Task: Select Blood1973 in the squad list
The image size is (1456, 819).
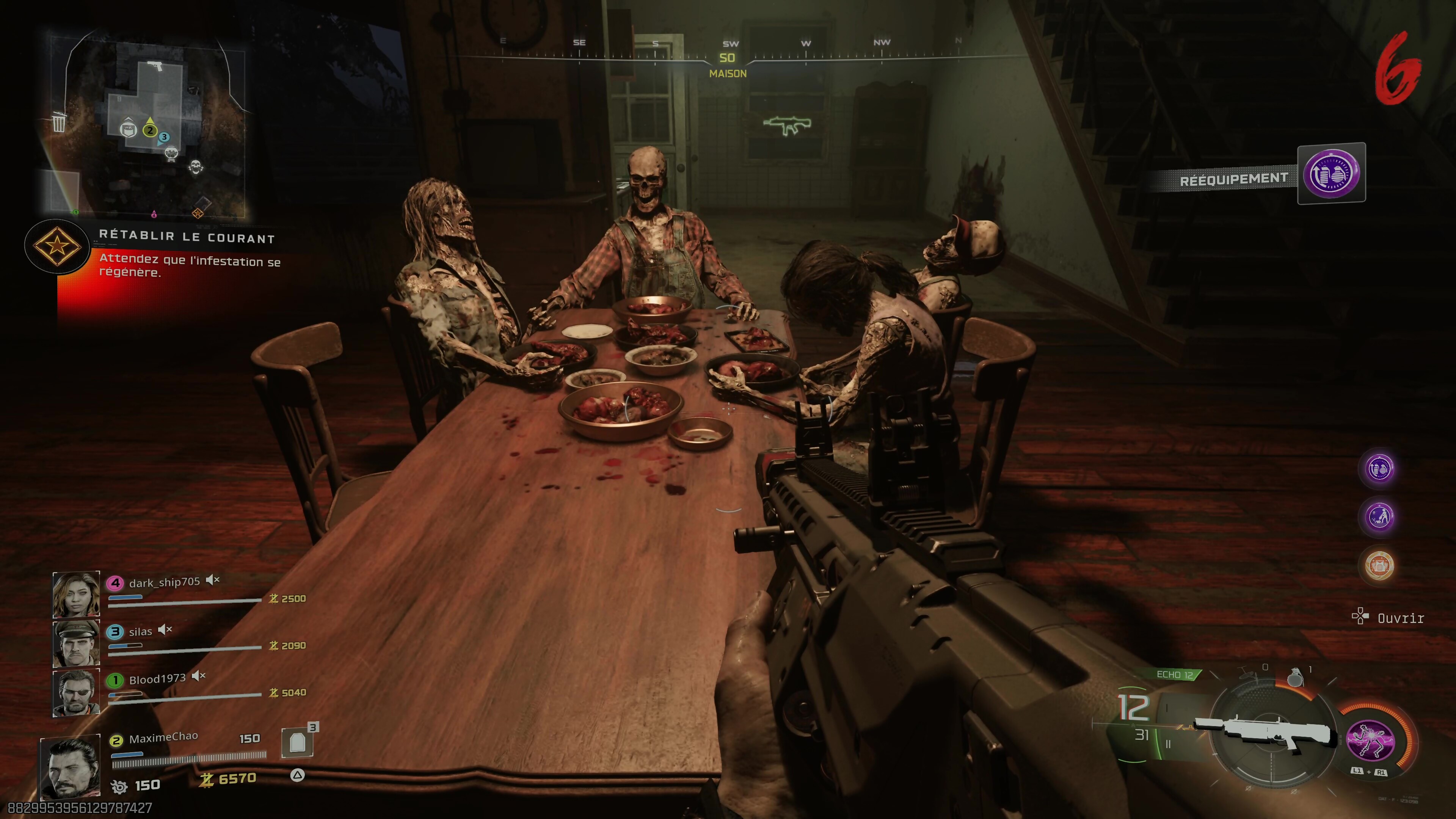Action: pyautogui.click(x=157, y=679)
